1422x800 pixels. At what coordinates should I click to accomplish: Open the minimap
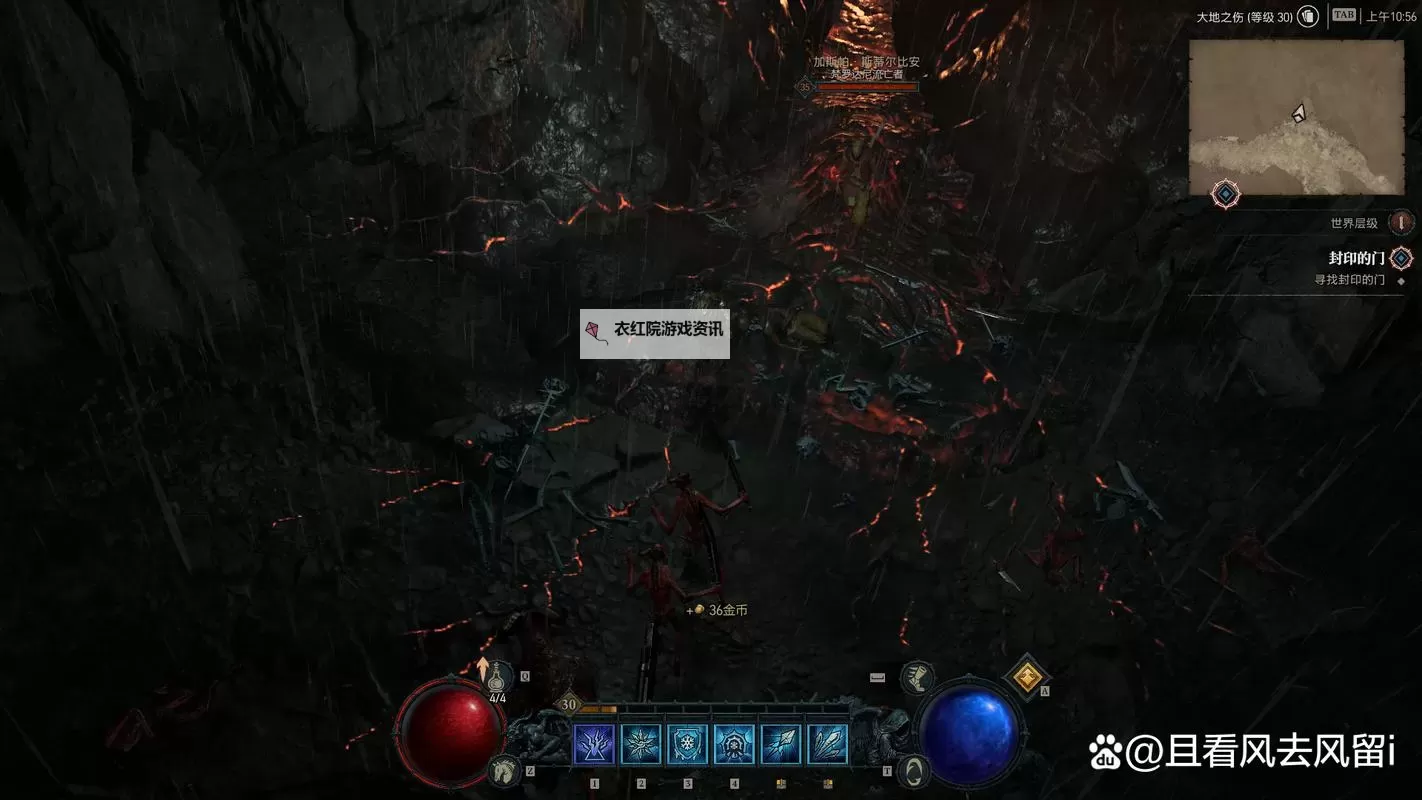(x=1296, y=117)
